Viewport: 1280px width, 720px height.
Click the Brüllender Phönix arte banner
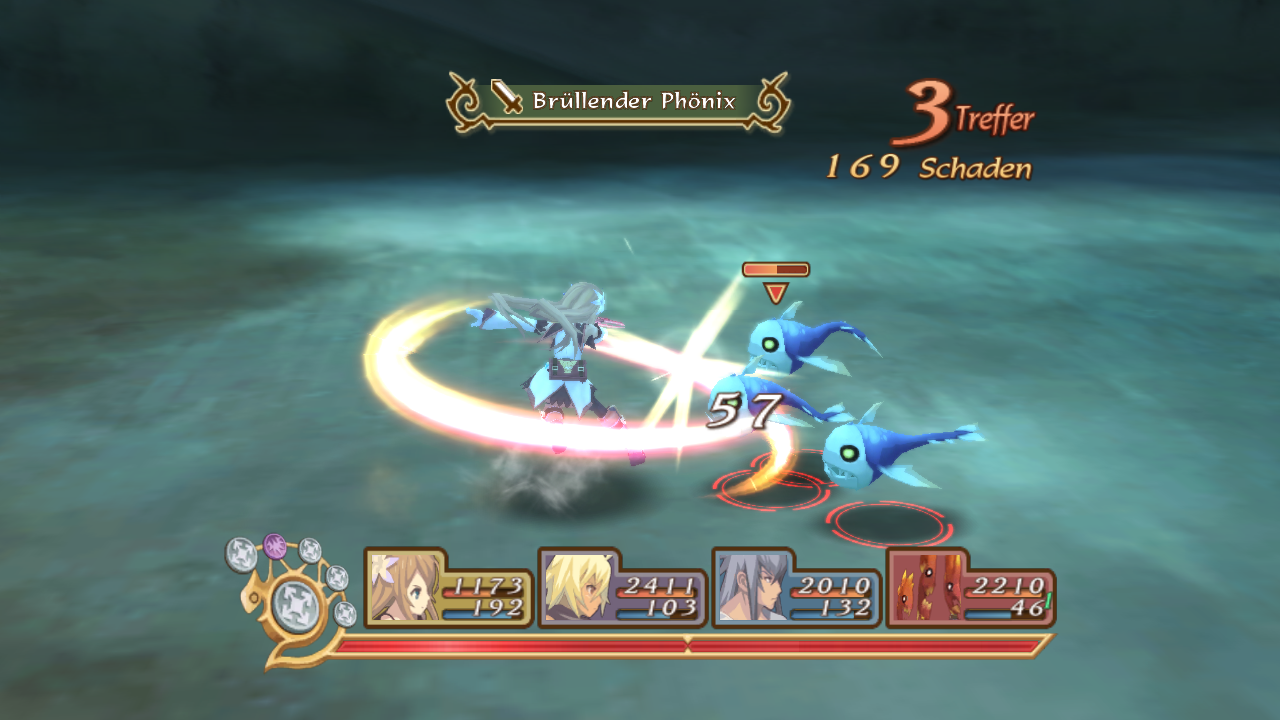tap(618, 102)
